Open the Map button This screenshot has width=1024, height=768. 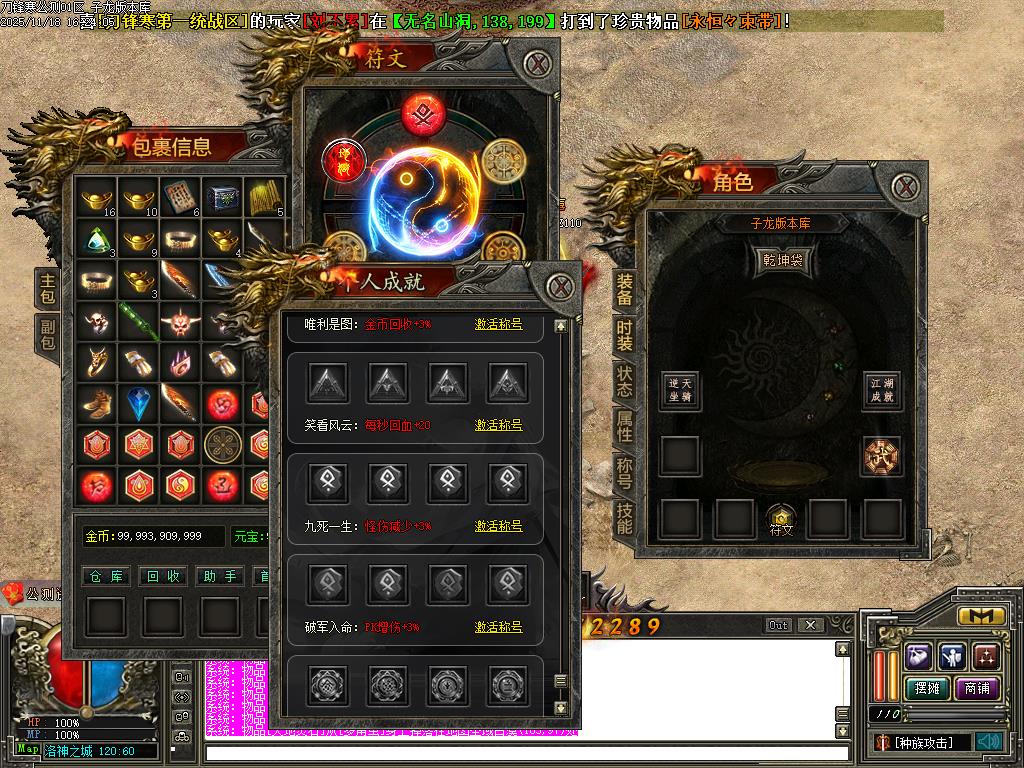28,749
